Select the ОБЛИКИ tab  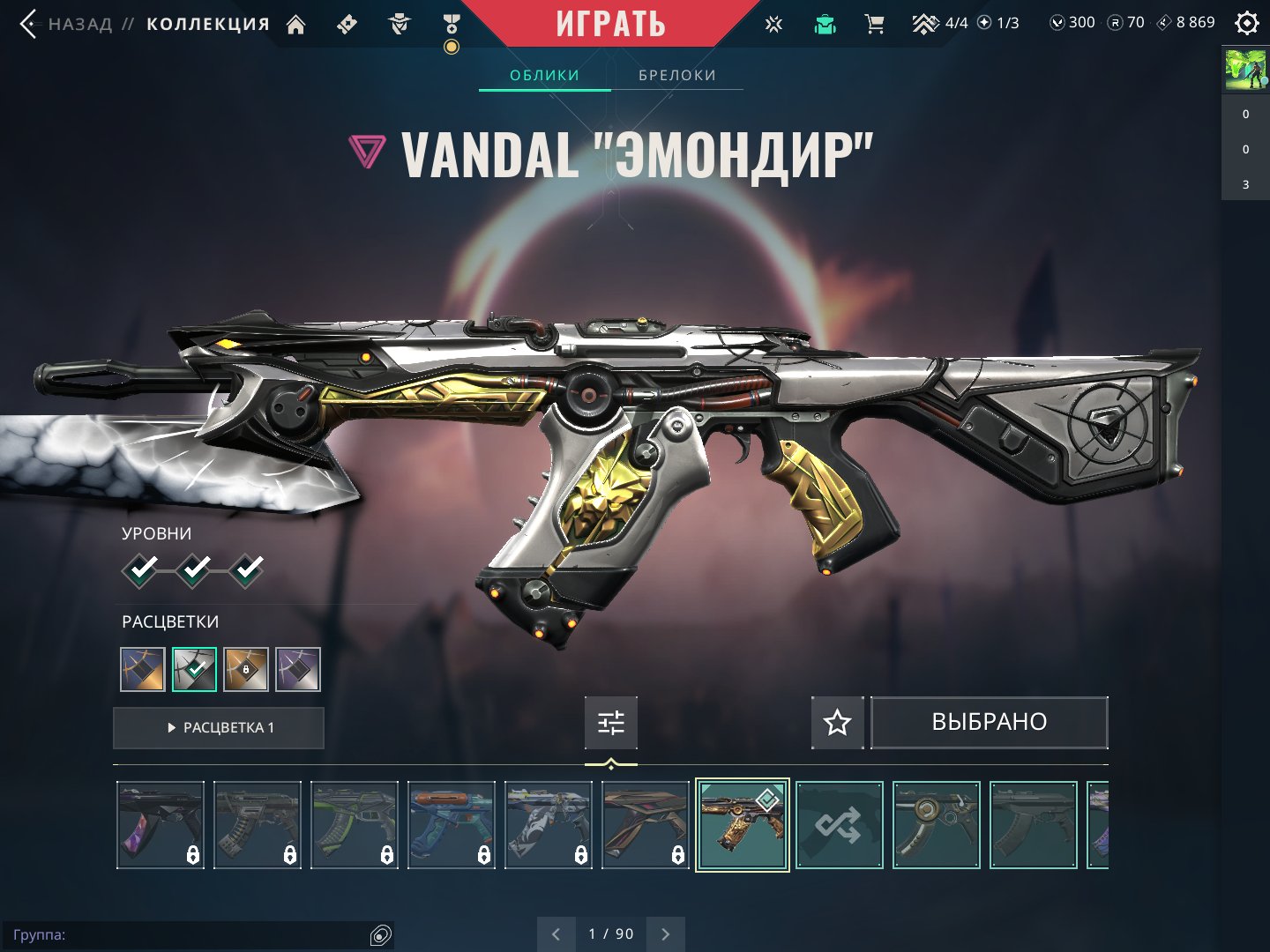click(544, 75)
